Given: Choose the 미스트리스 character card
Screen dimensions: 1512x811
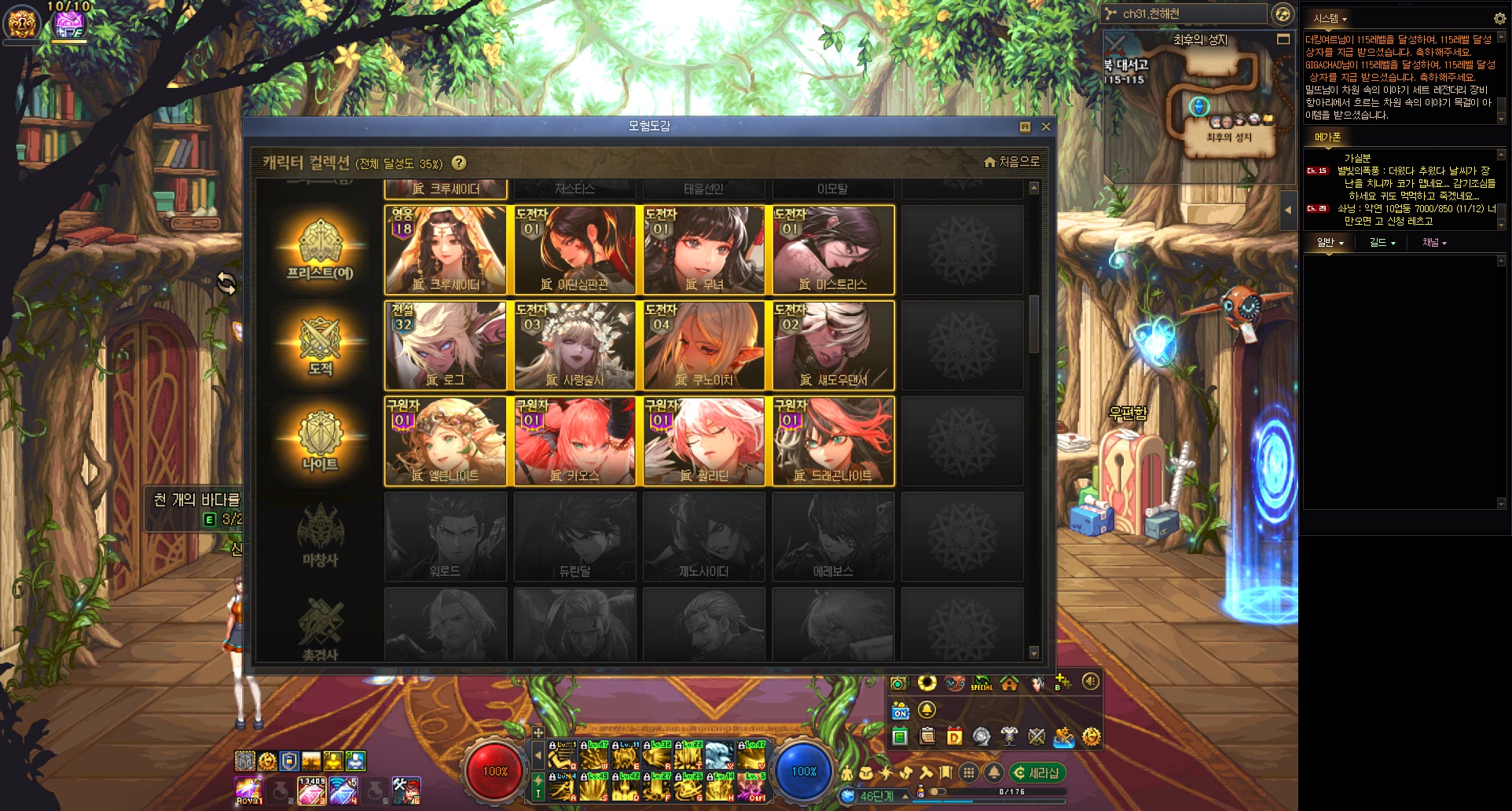Looking at the screenshot, I should pos(833,250).
